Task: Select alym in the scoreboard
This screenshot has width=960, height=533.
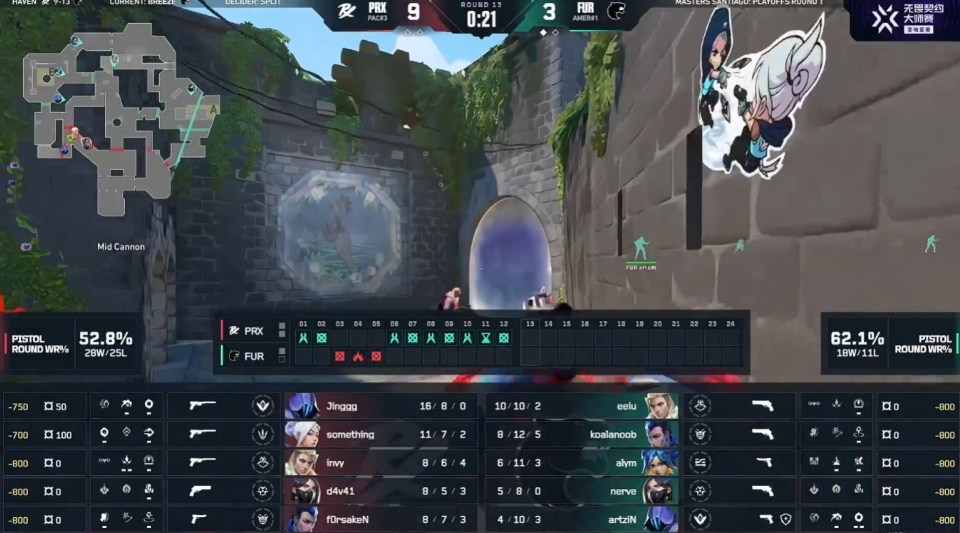Action: coord(582,463)
